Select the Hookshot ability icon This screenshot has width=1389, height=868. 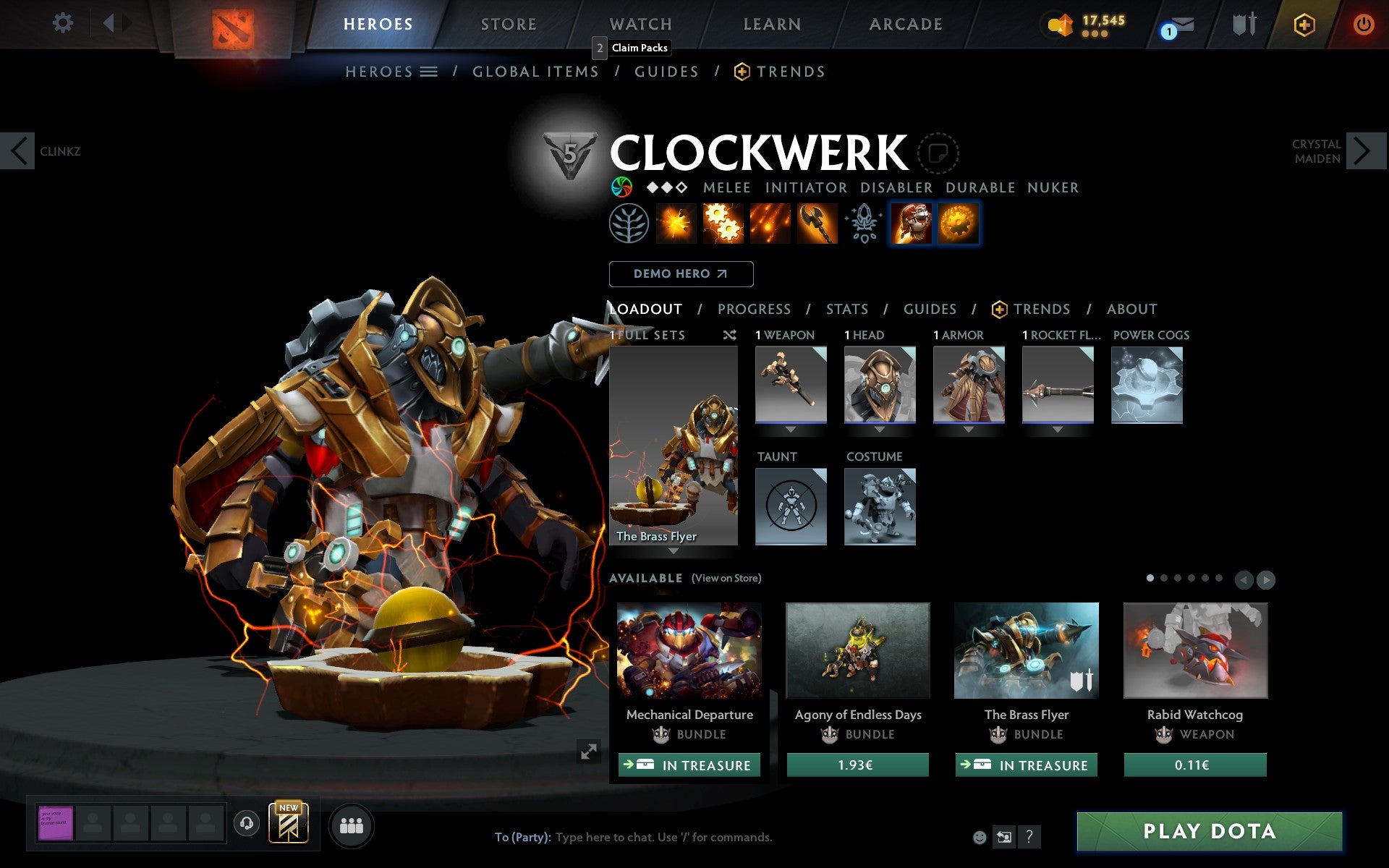[817, 224]
